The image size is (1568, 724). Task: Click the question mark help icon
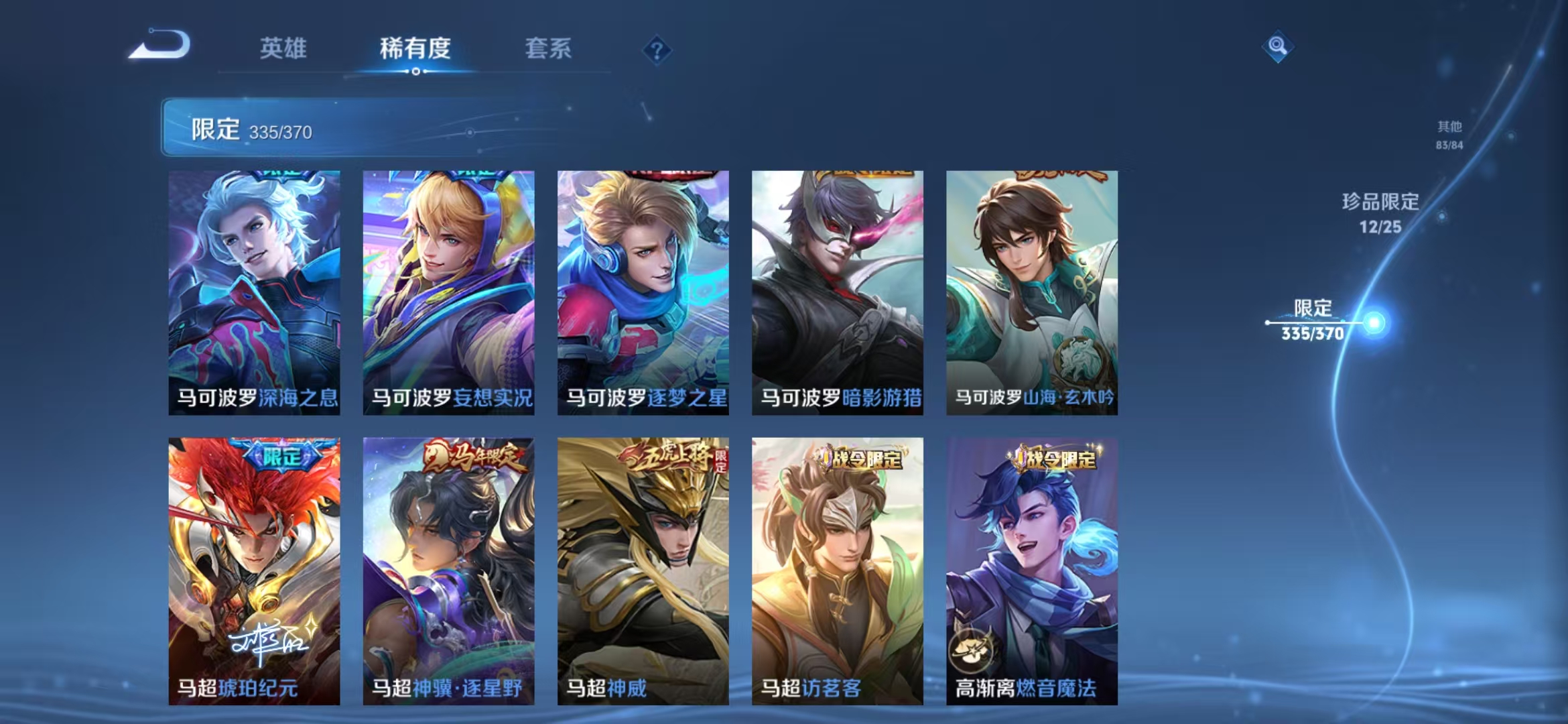657,50
